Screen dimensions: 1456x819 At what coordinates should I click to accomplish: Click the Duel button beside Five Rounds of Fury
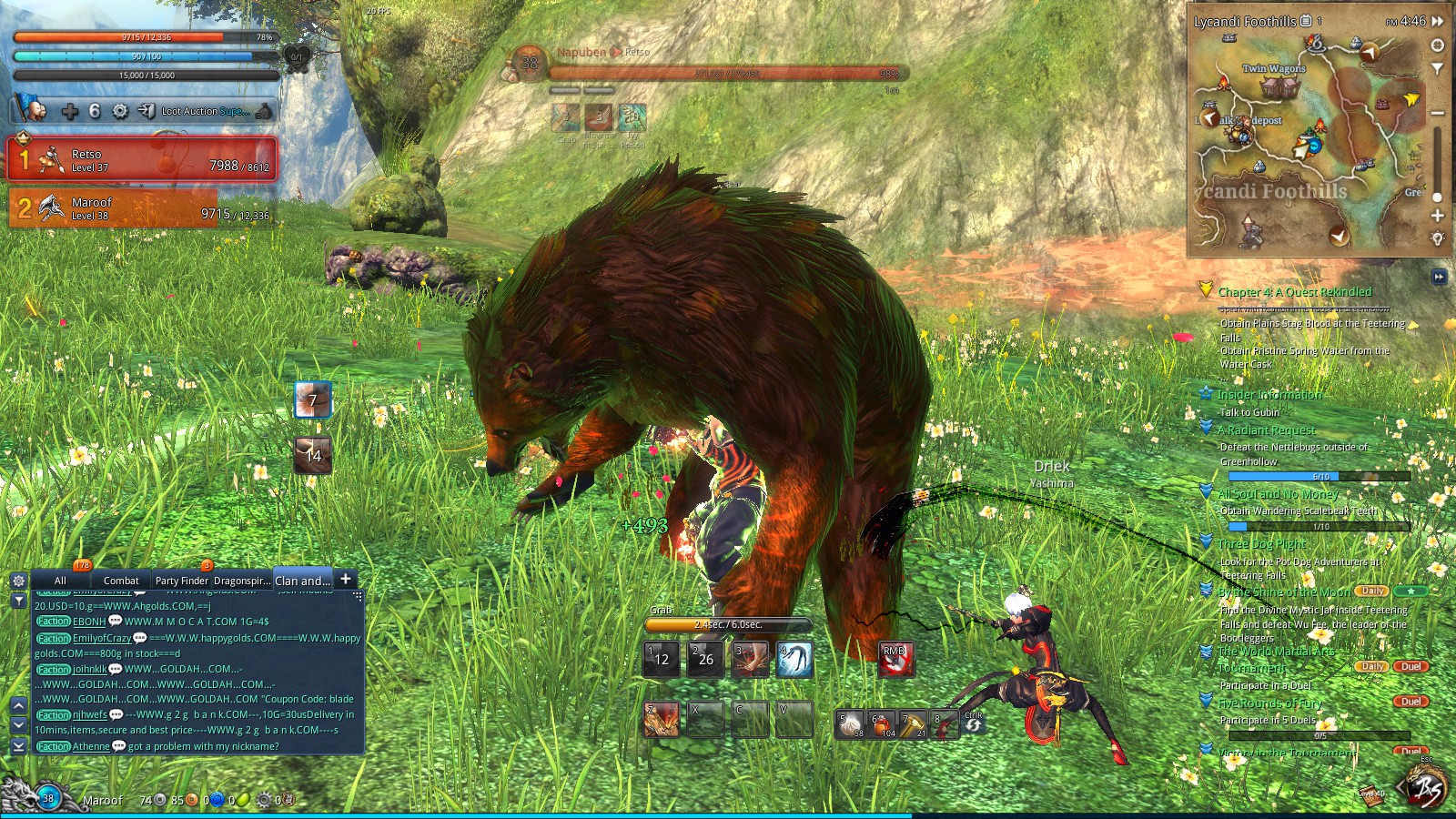1410,702
